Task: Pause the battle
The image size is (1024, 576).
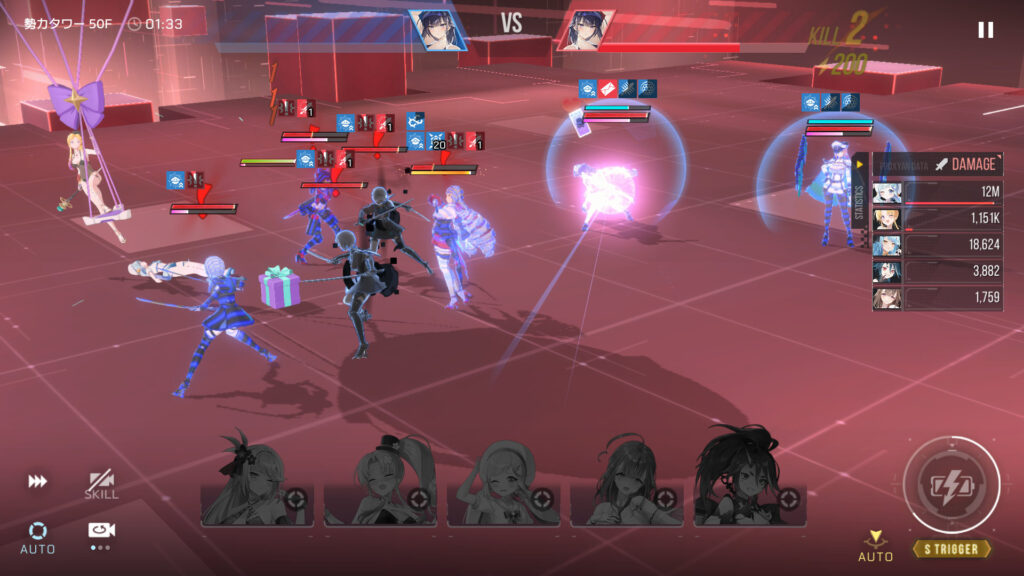Action: coord(985,30)
